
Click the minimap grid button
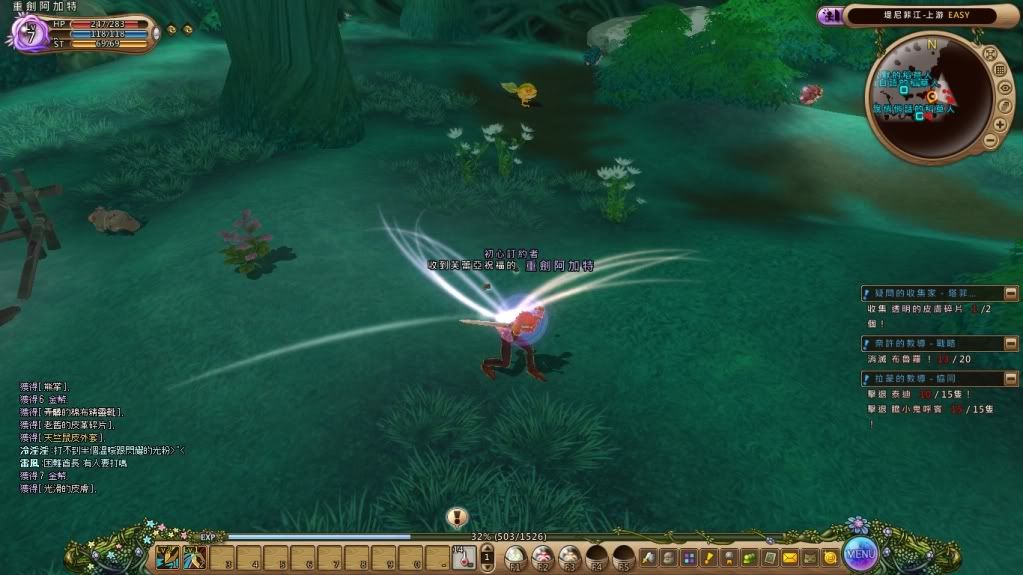[999, 70]
